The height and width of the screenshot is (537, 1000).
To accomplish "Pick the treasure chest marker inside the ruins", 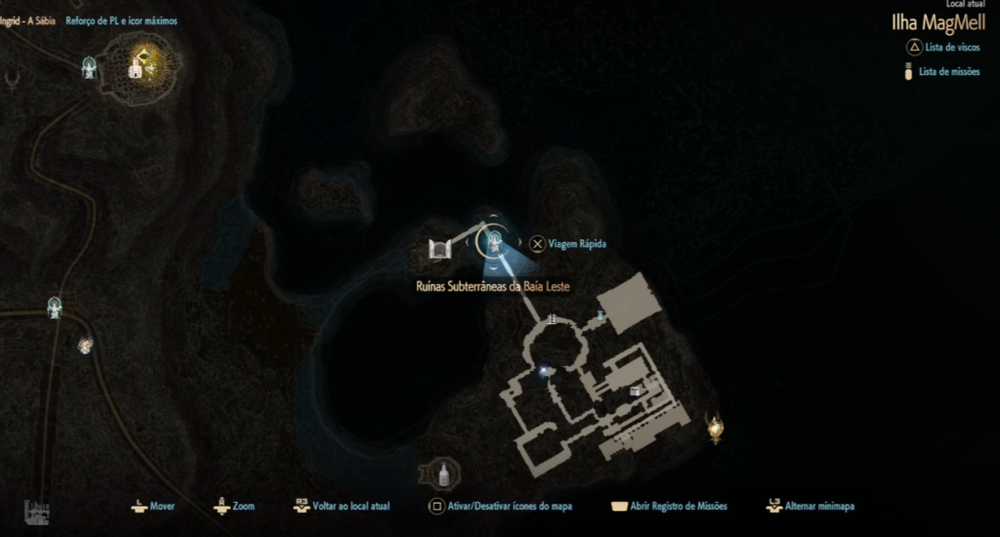I will [x=636, y=391].
